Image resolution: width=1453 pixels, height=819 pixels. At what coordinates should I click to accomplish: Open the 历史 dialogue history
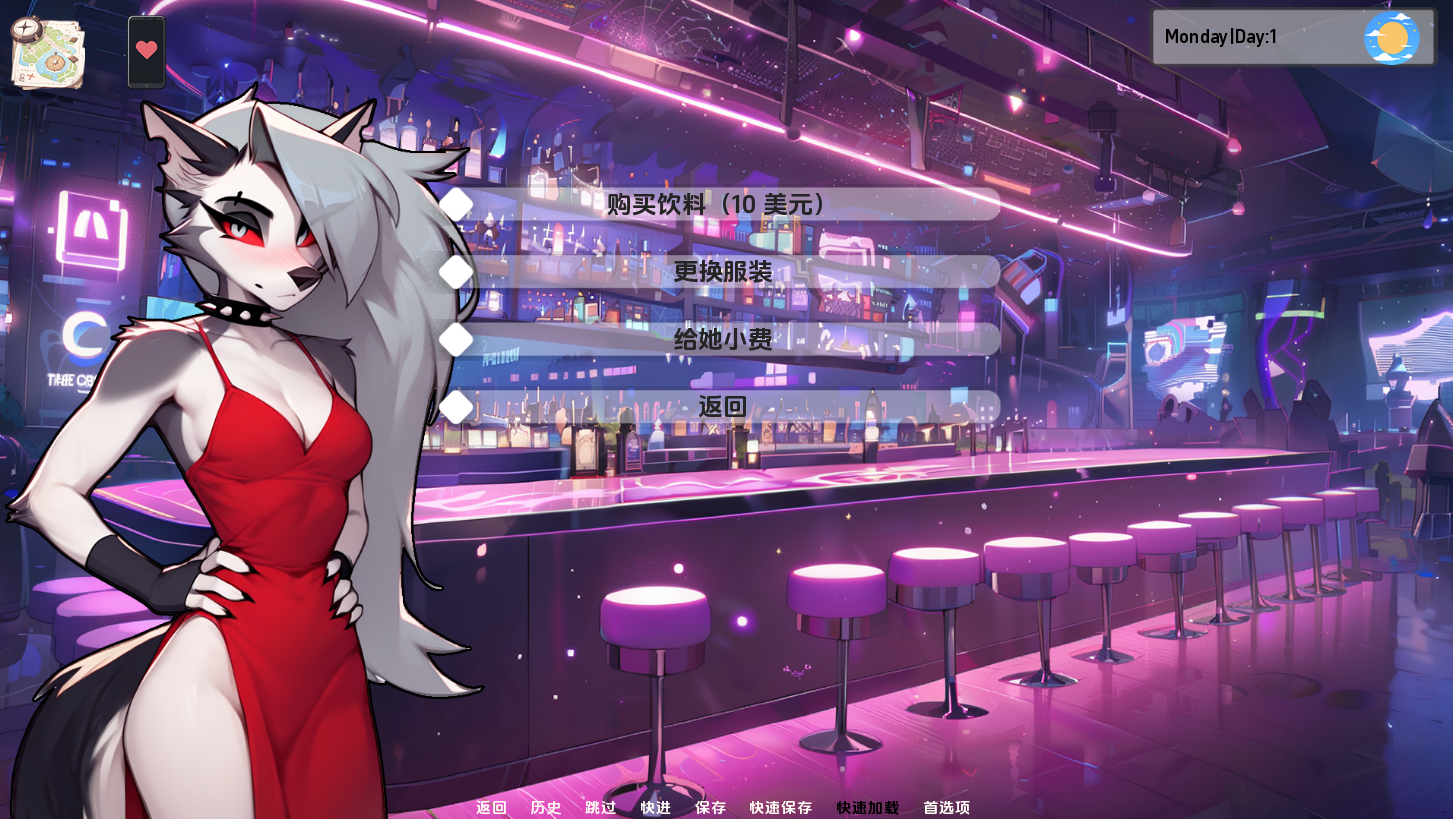[x=545, y=807]
